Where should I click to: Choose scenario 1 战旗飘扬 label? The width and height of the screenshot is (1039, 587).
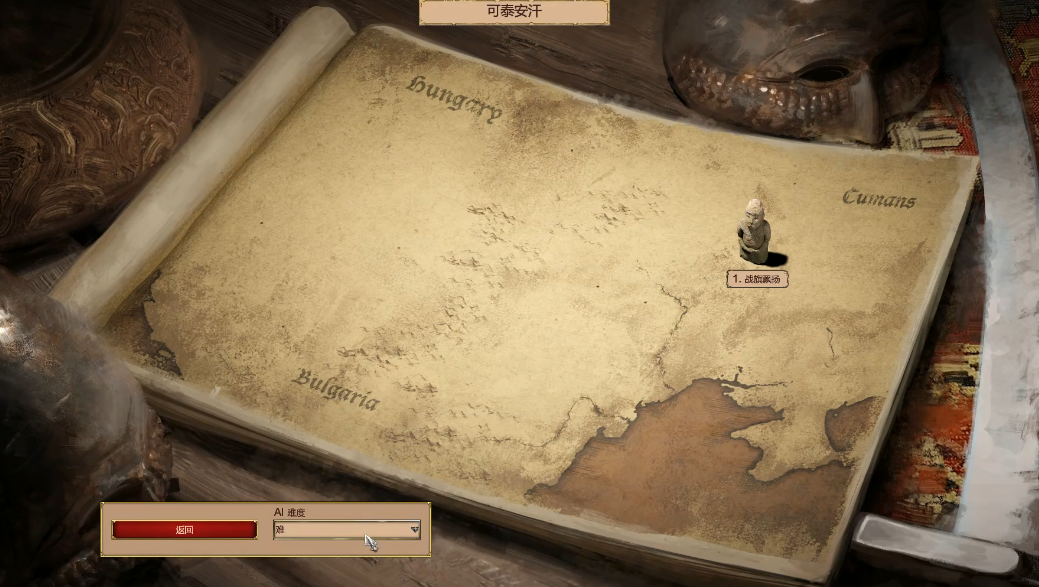pyautogui.click(x=757, y=280)
